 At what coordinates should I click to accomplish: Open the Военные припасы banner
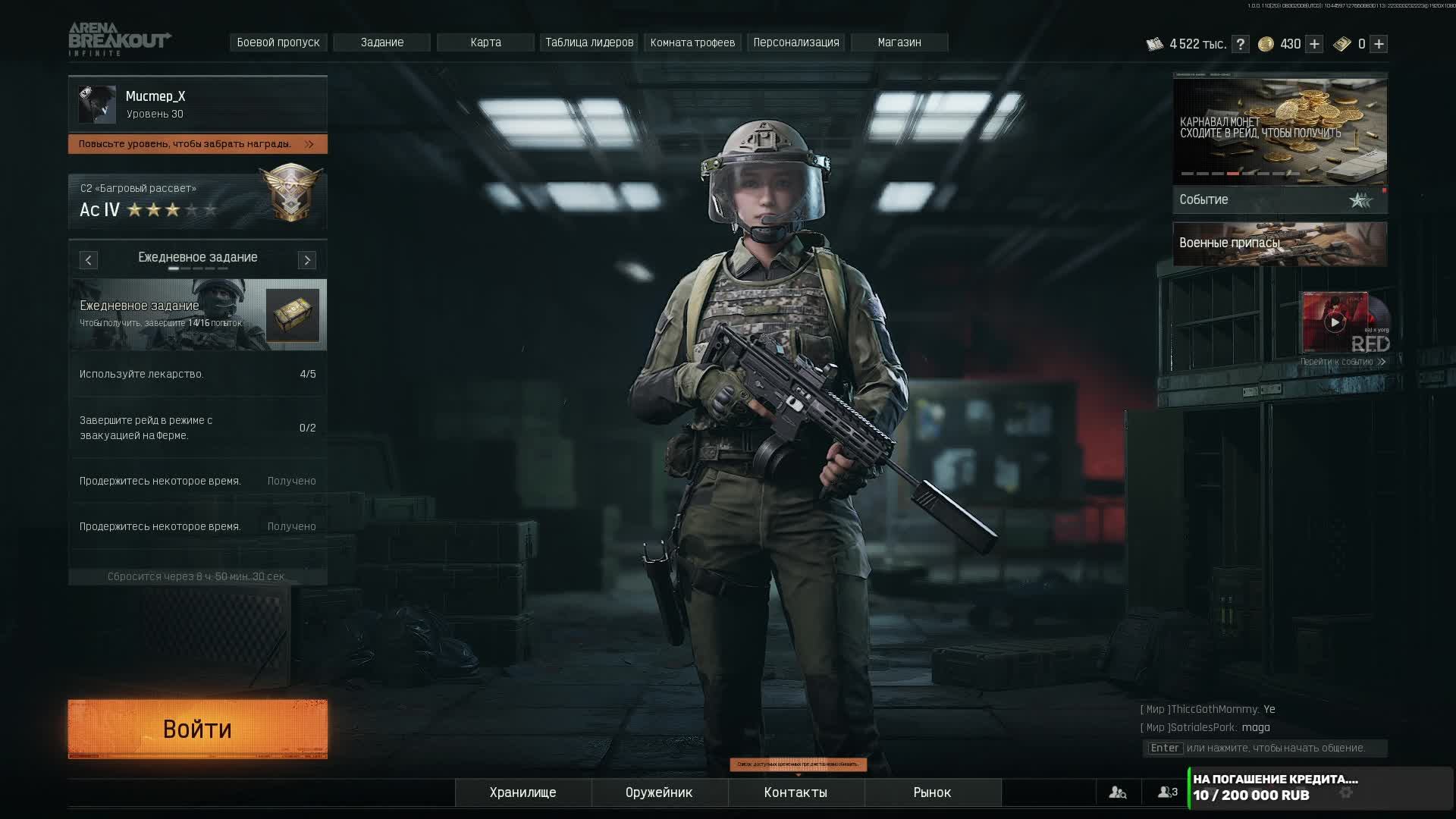(x=1279, y=243)
